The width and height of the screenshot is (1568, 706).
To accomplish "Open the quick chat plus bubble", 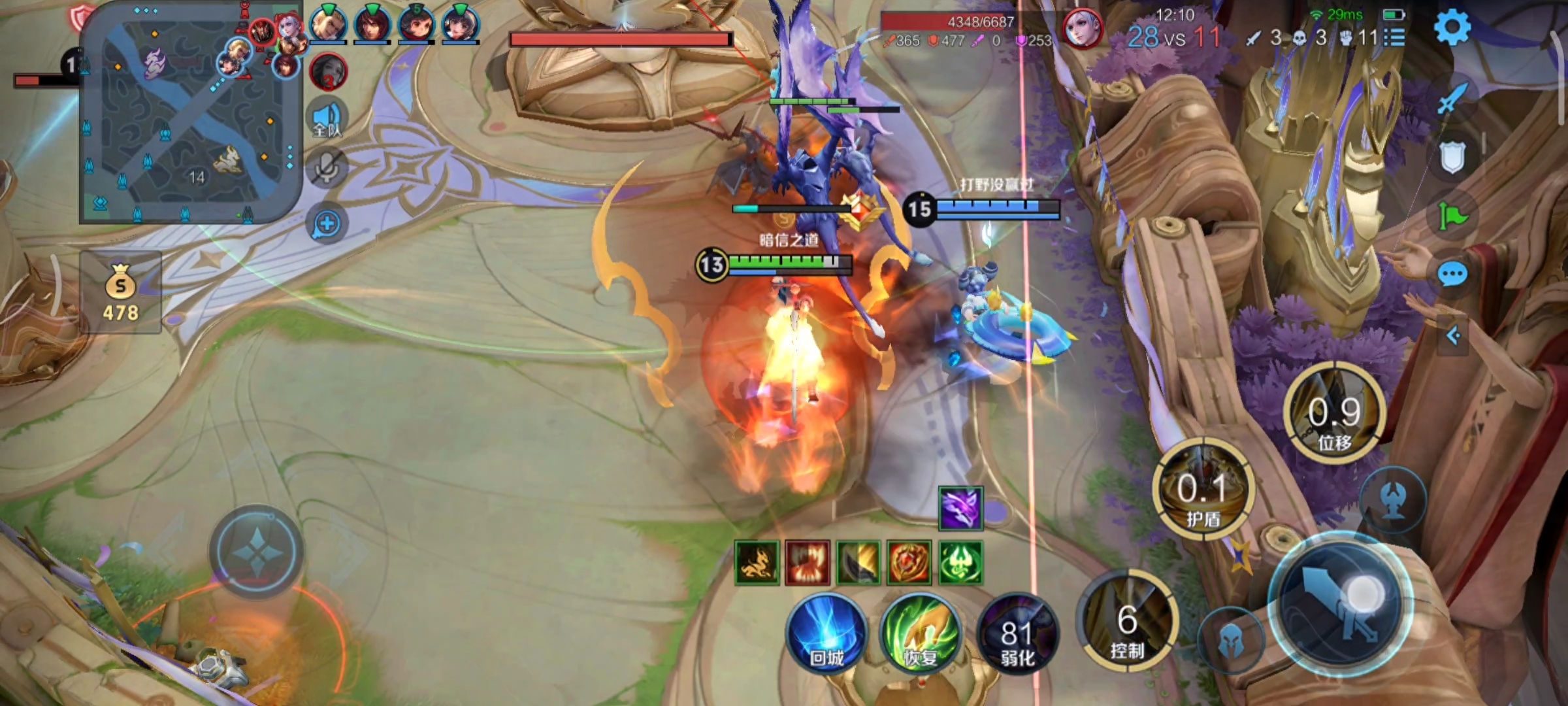I will (x=327, y=224).
